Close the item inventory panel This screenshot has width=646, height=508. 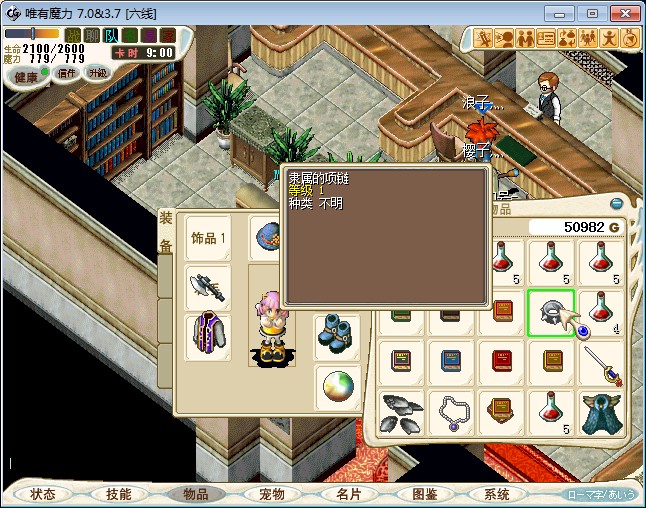pos(617,204)
